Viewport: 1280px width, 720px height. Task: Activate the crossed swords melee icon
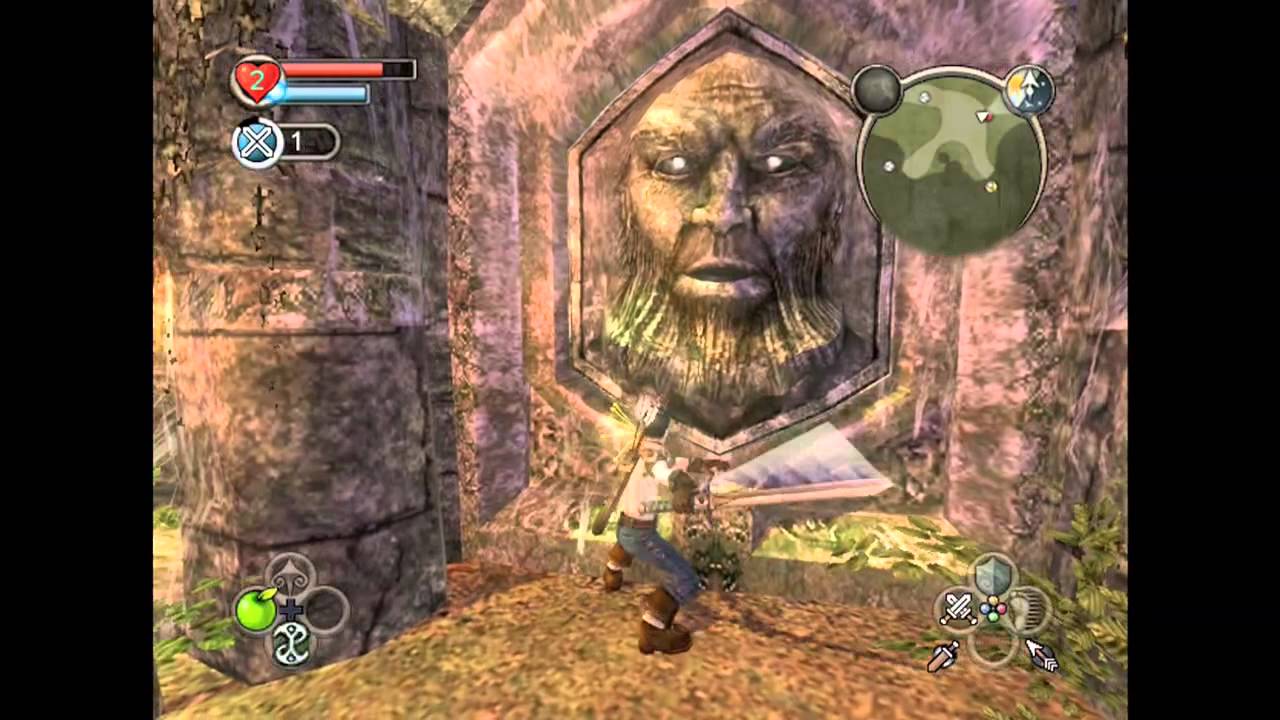coord(958,608)
